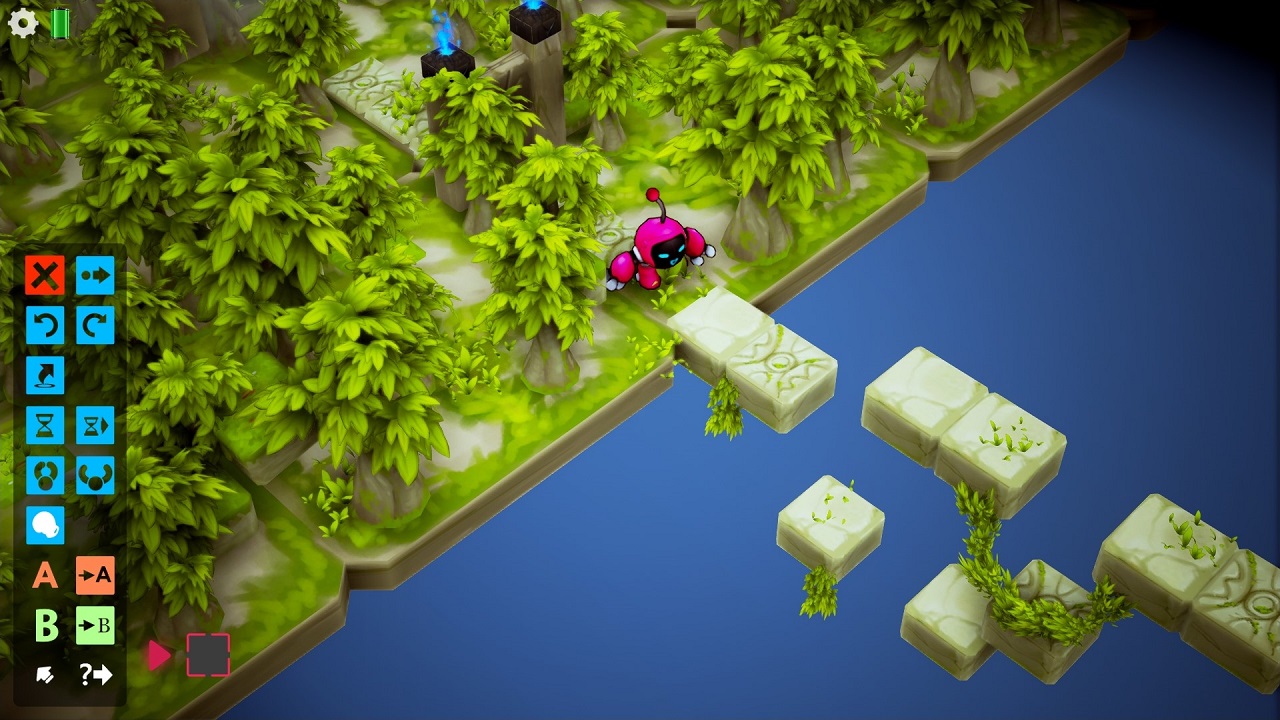Switch to the green Function B tab
Viewport: 1280px width, 720px height.
click(x=44, y=627)
